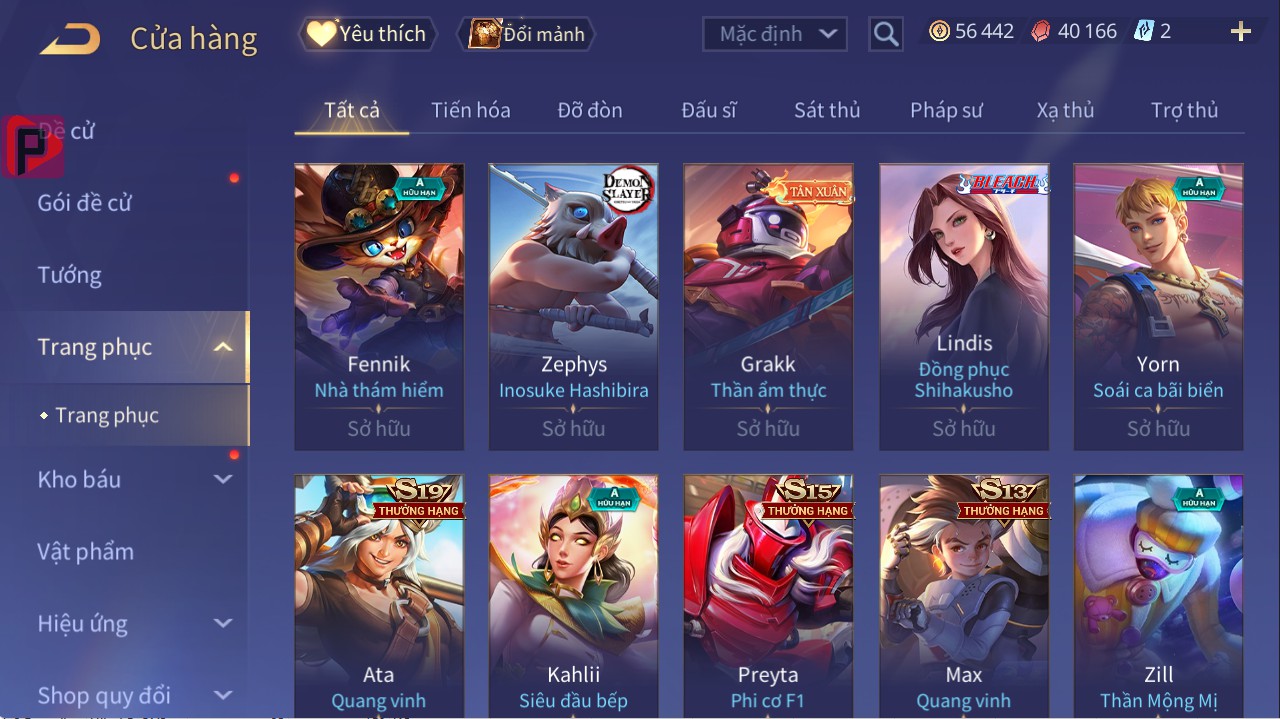Add currency with the plus button
The width and height of the screenshot is (1280, 719).
[1241, 32]
